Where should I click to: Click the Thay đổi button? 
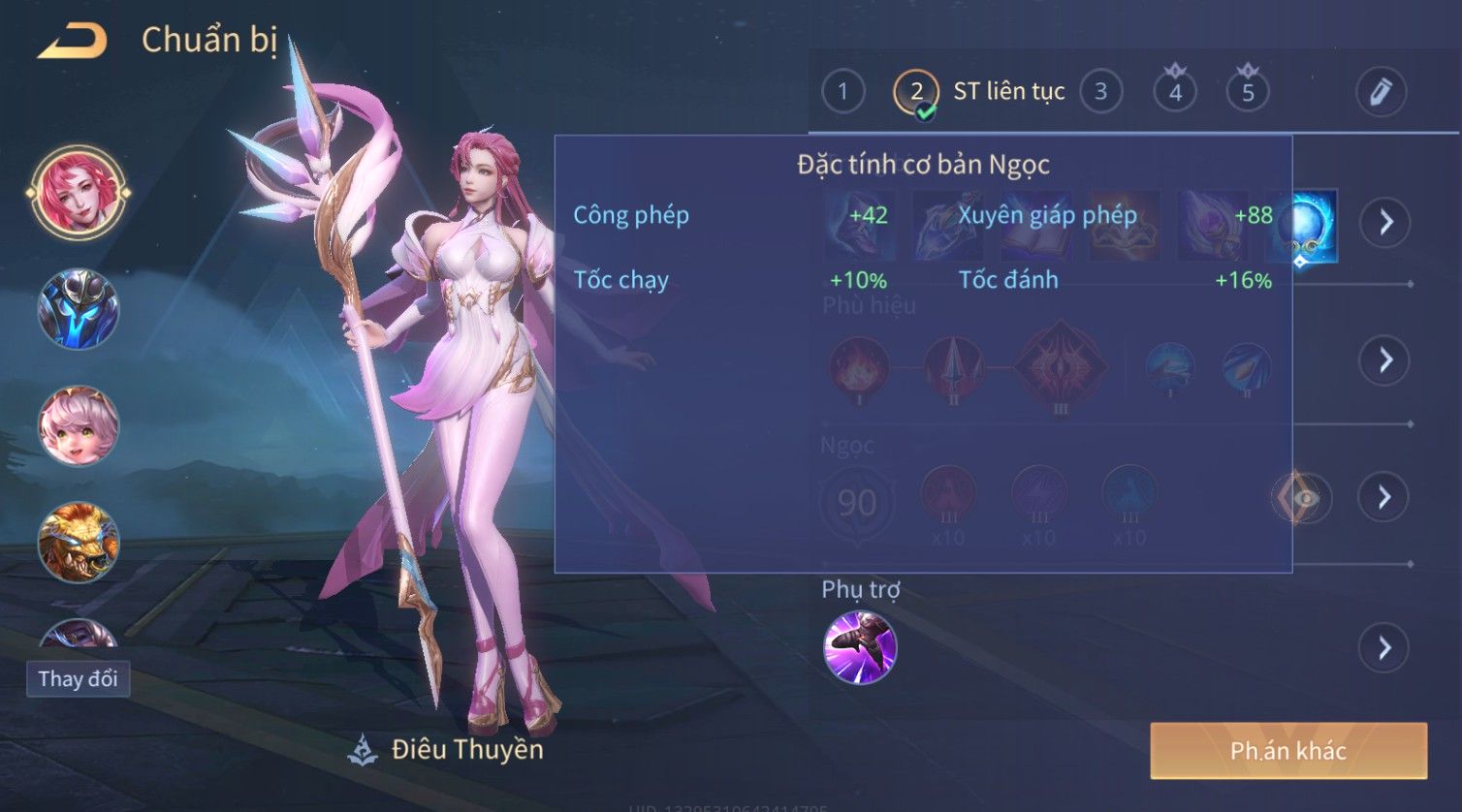(78, 678)
